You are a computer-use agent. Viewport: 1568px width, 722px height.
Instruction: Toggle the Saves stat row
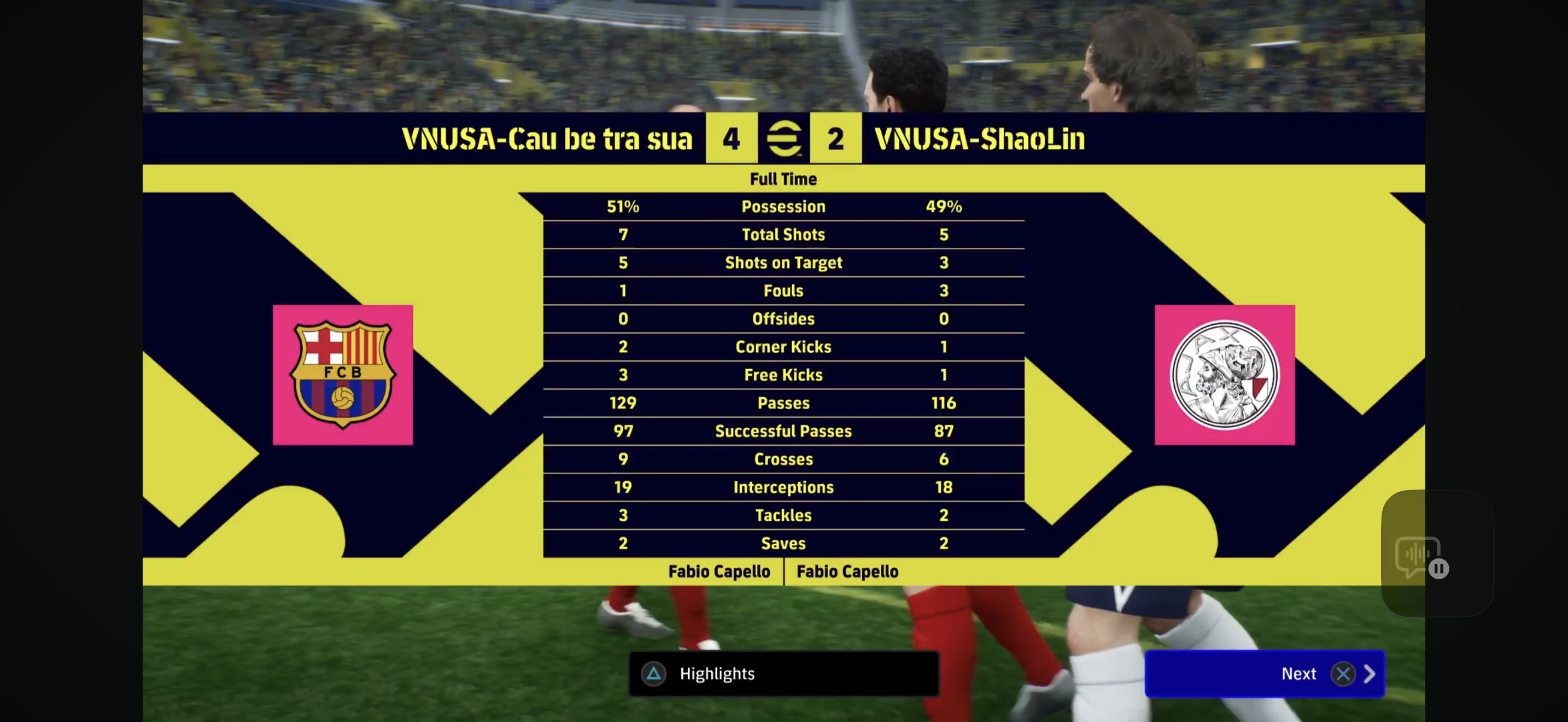click(x=783, y=544)
